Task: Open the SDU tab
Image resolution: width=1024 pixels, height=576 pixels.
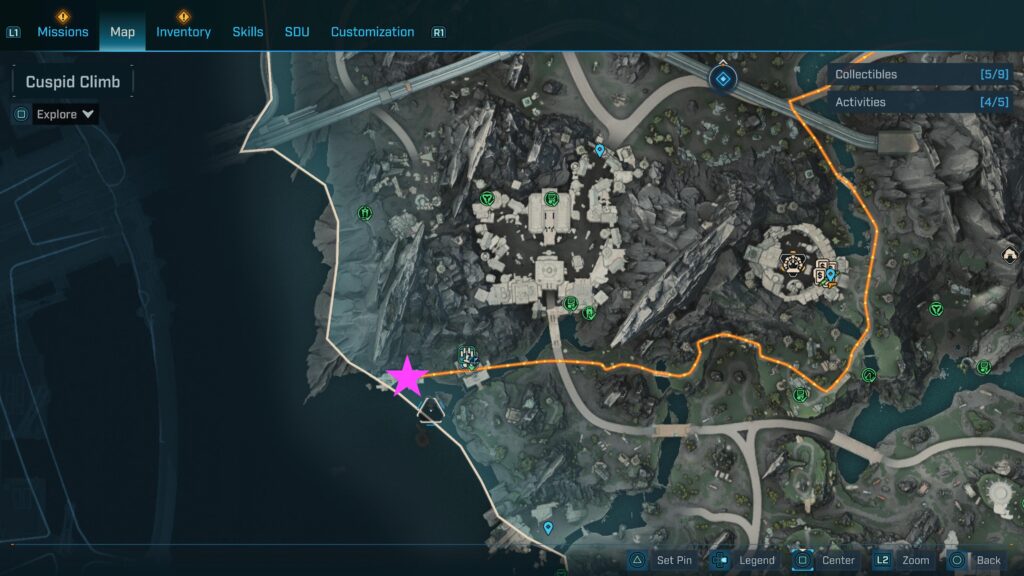Action: click(297, 32)
